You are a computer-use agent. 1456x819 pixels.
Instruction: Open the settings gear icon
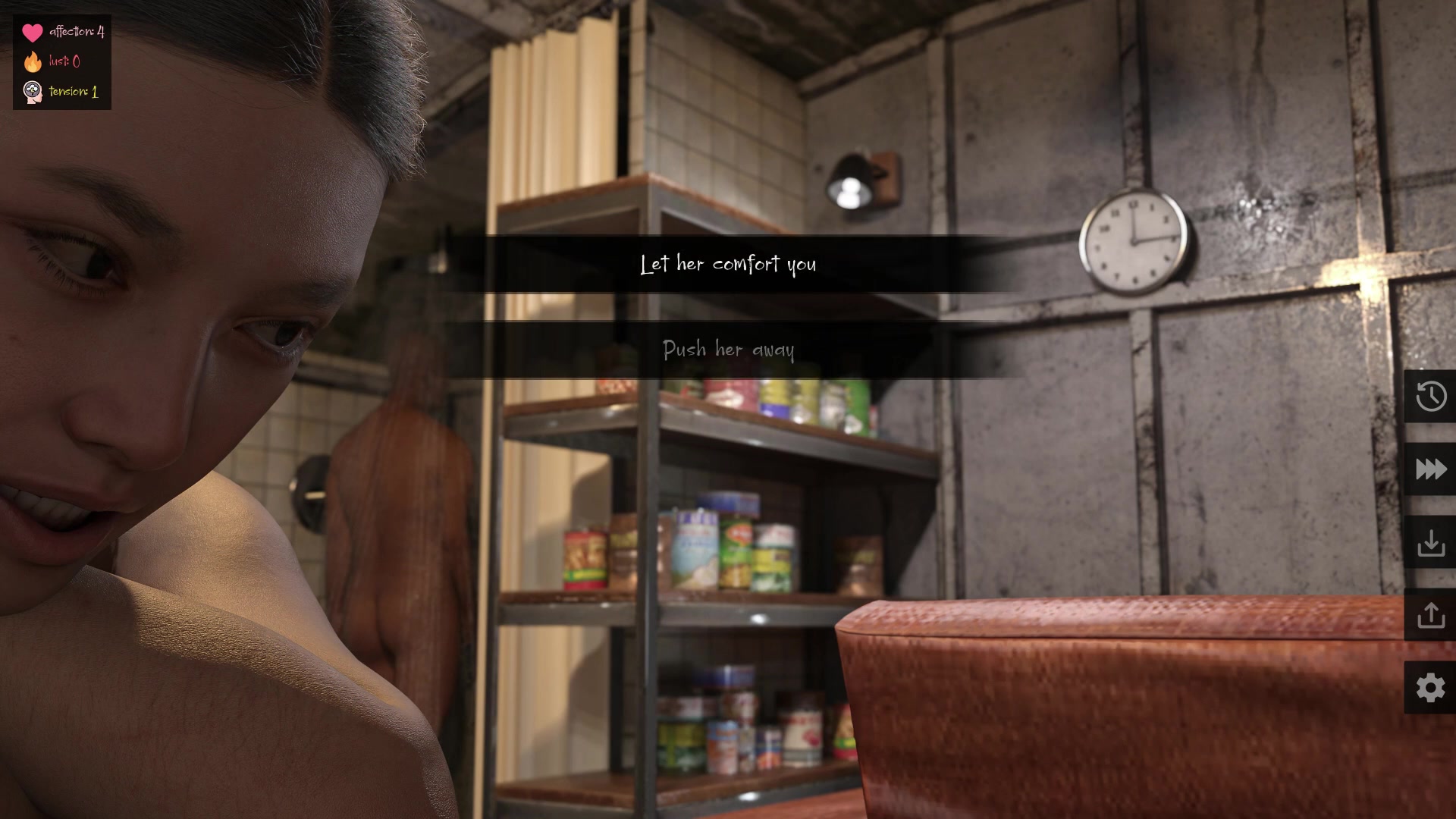(x=1430, y=688)
